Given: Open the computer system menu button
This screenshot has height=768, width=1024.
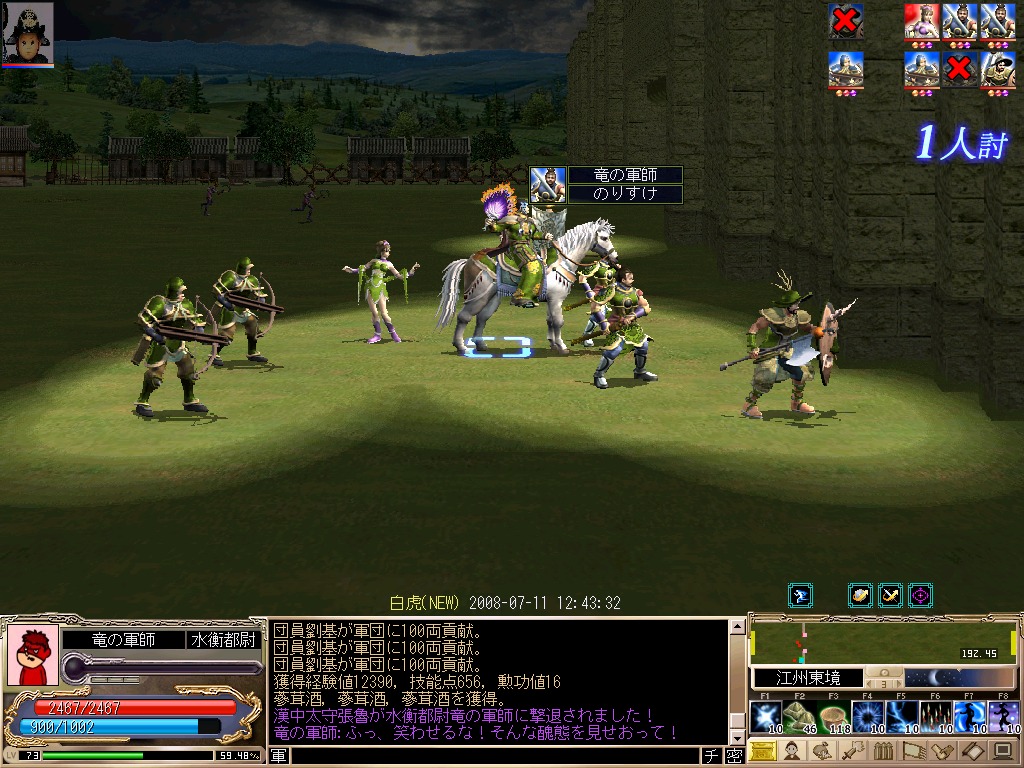Looking at the screenshot, I should pos(1001,752).
